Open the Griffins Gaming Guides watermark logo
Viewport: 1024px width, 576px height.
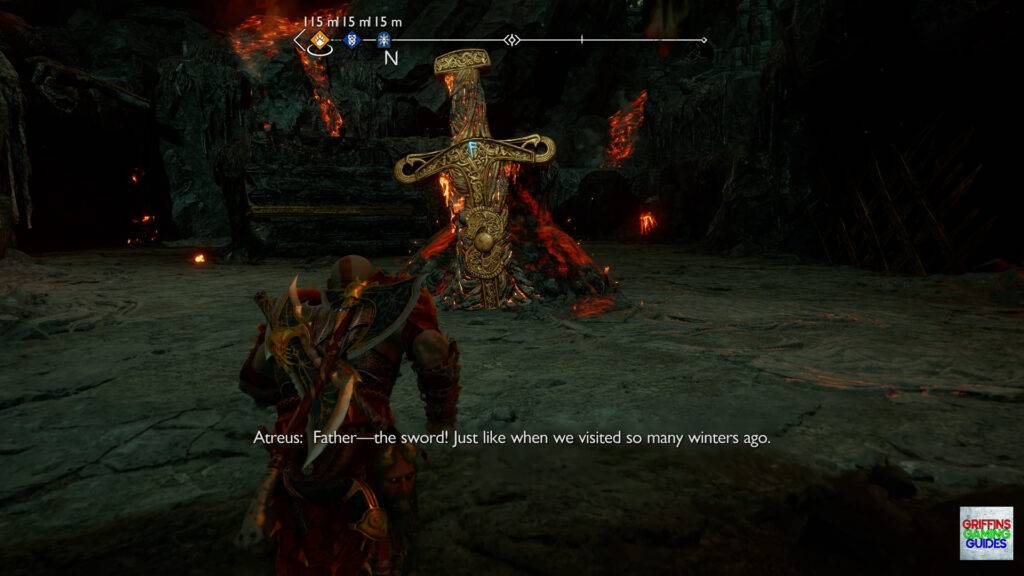point(985,532)
